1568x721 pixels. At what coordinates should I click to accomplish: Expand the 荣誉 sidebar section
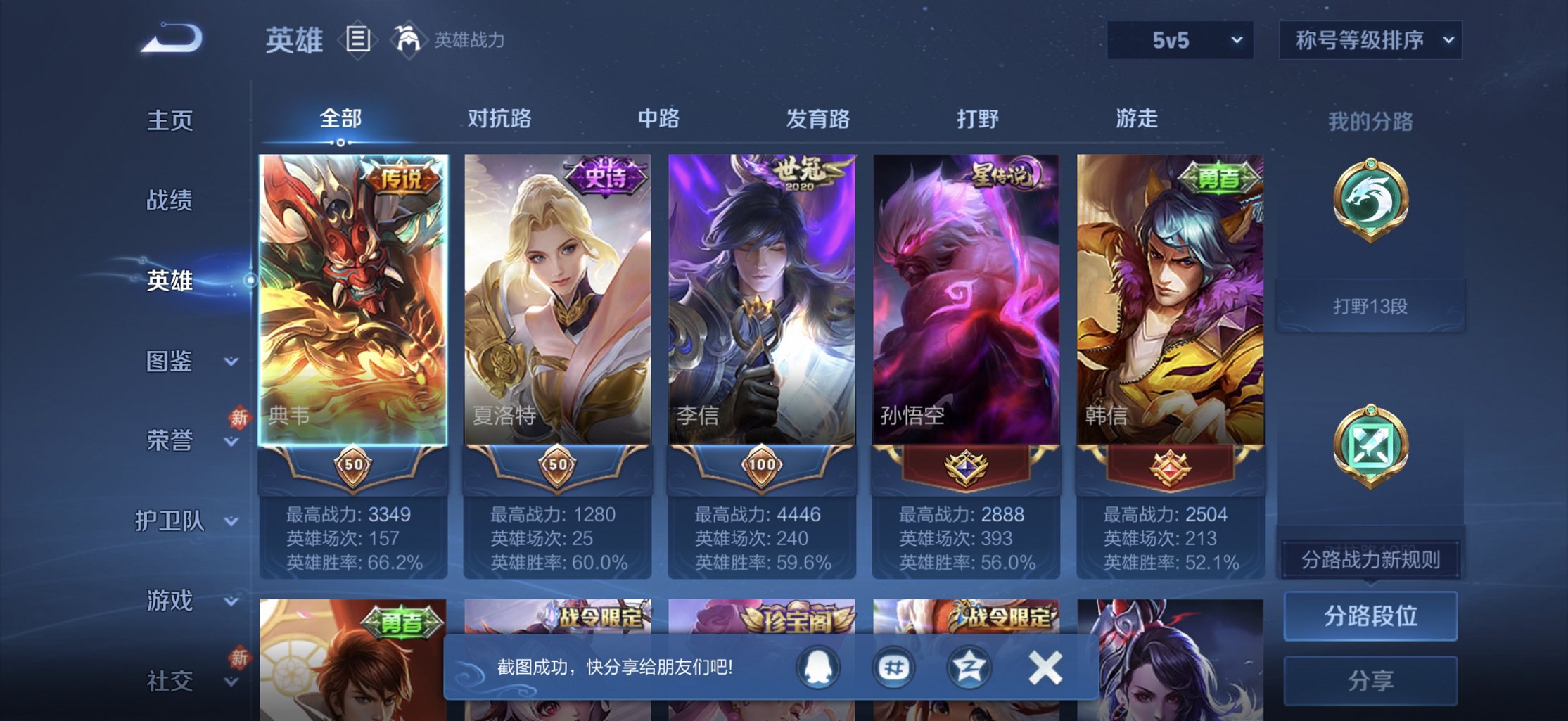(x=170, y=442)
